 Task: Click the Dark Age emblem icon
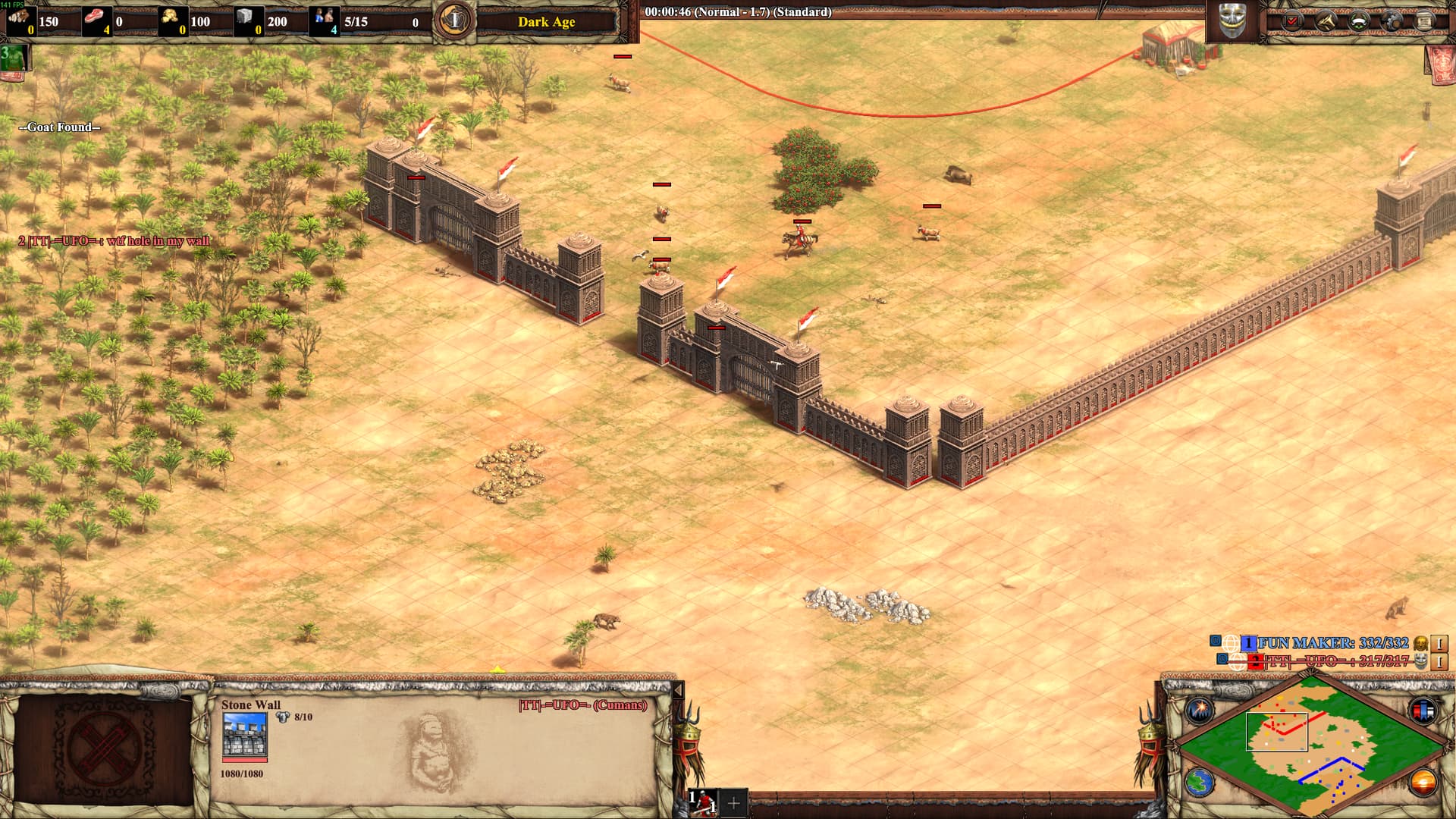(455, 20)
